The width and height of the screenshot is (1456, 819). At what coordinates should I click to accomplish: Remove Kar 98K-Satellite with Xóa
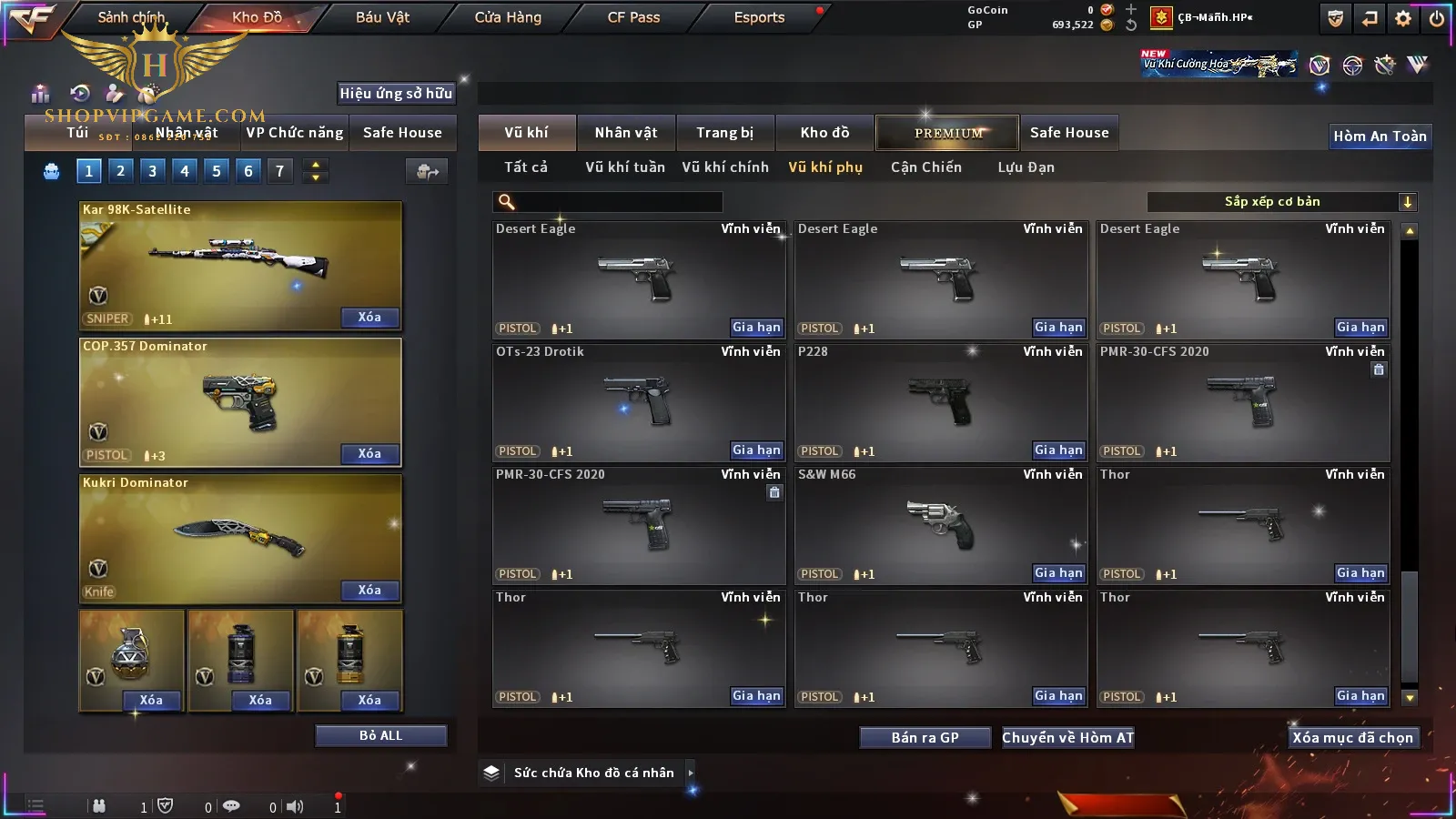(369, 318)
